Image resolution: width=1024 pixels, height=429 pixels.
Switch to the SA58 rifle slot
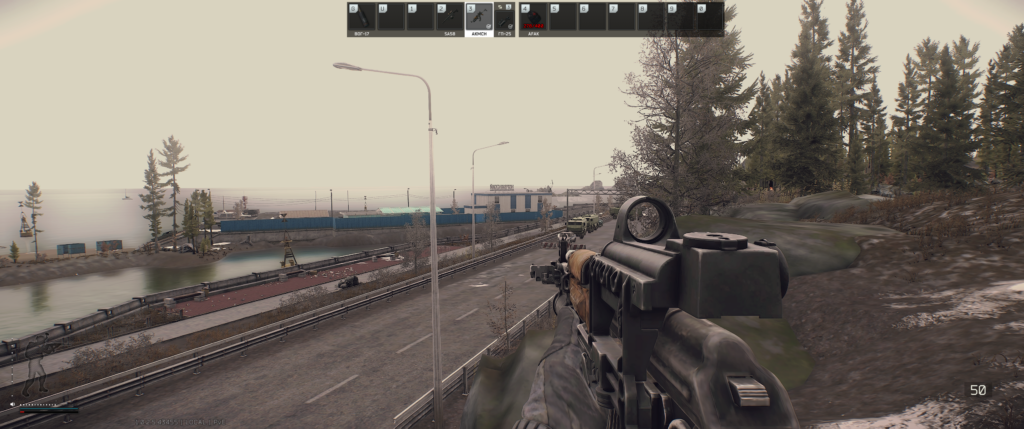click(450, 17)
